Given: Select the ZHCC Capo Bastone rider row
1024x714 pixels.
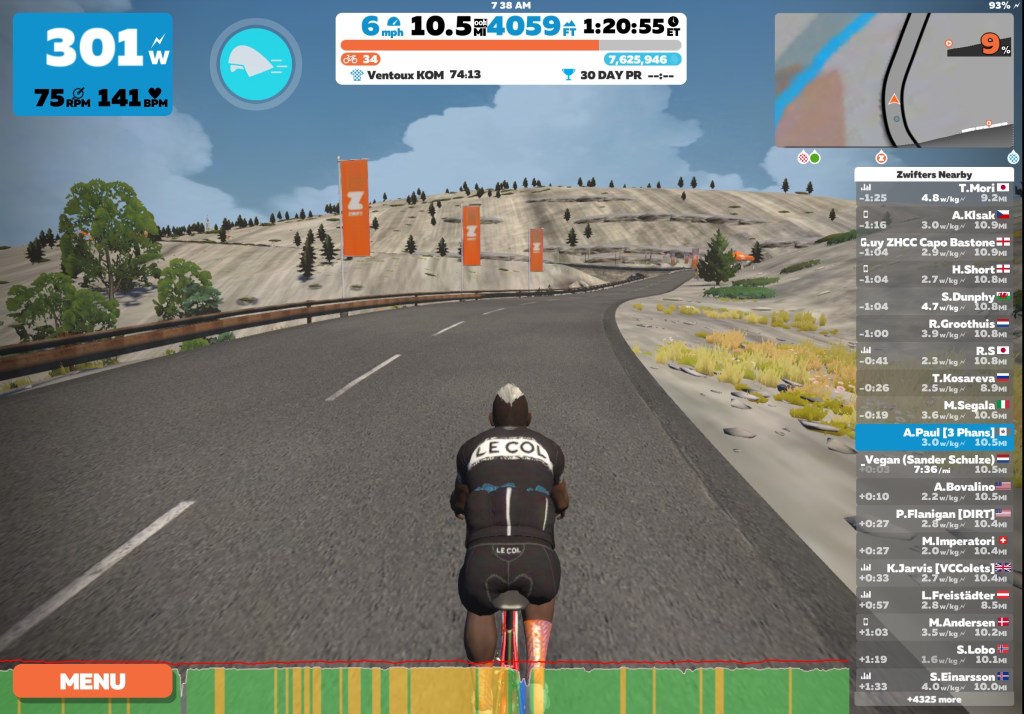Looking at the screenshot, I should pos(934,247).
